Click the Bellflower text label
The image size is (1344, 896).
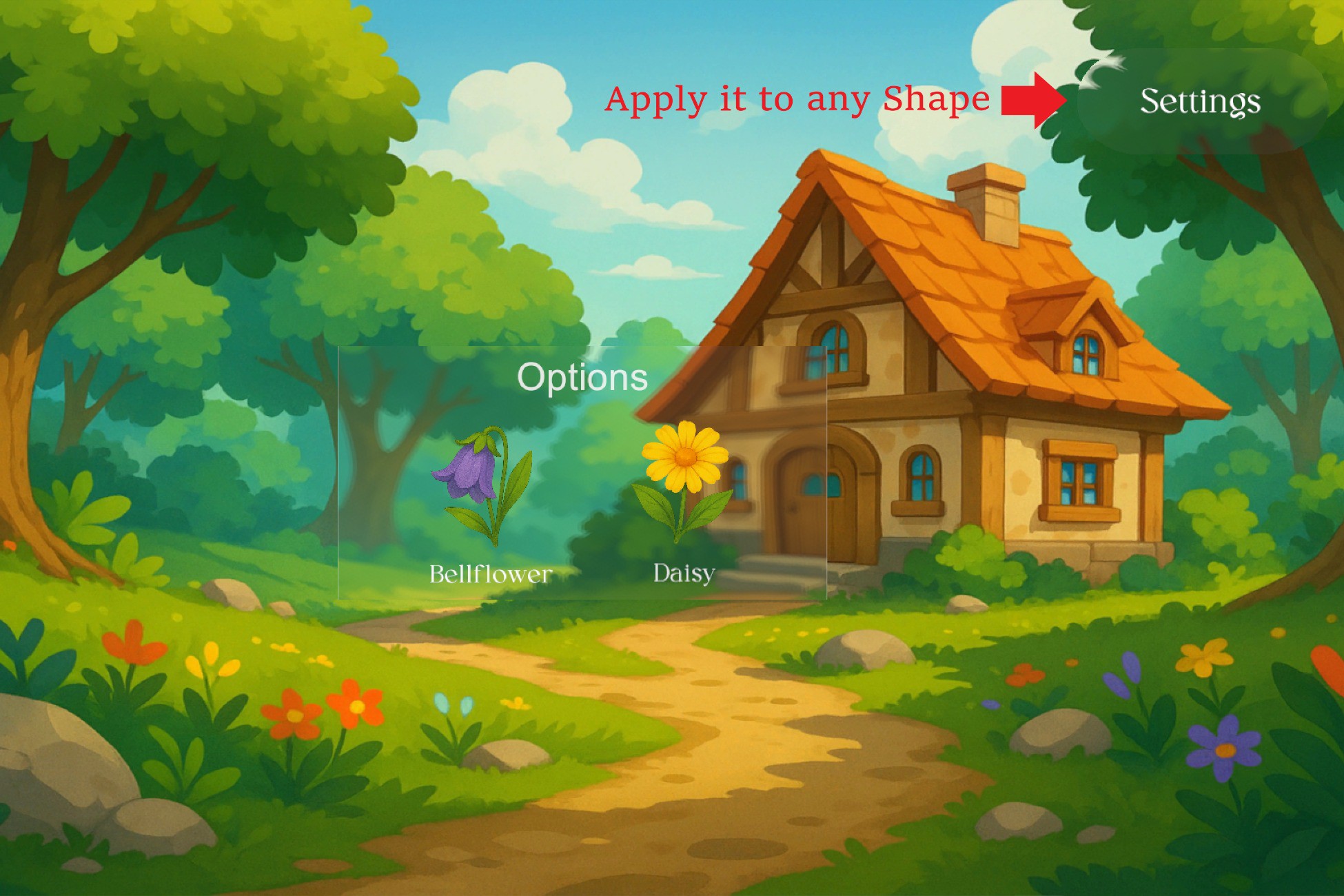click(489, 573)
